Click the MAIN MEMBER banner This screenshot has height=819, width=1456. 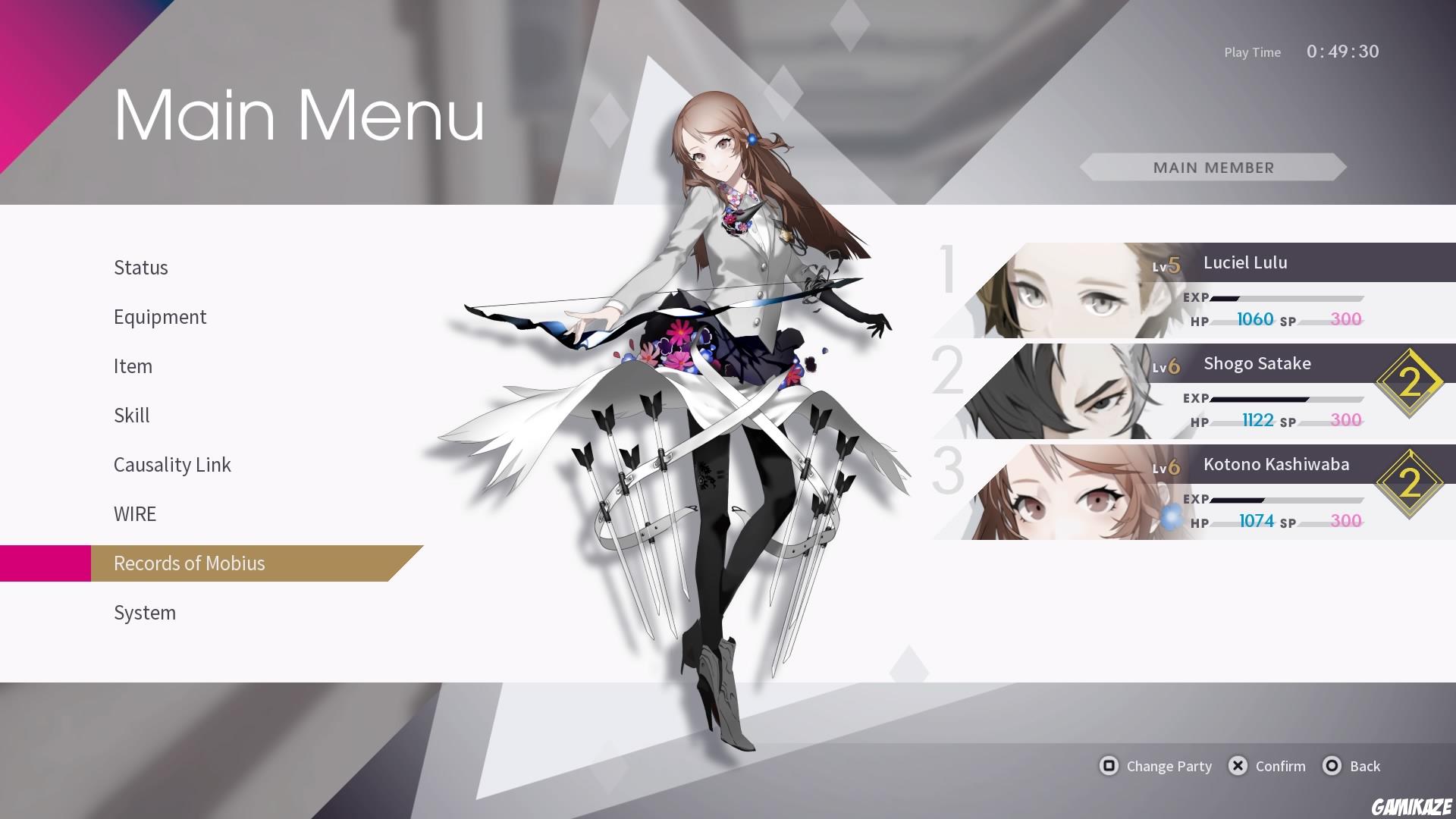[1213, 168]
